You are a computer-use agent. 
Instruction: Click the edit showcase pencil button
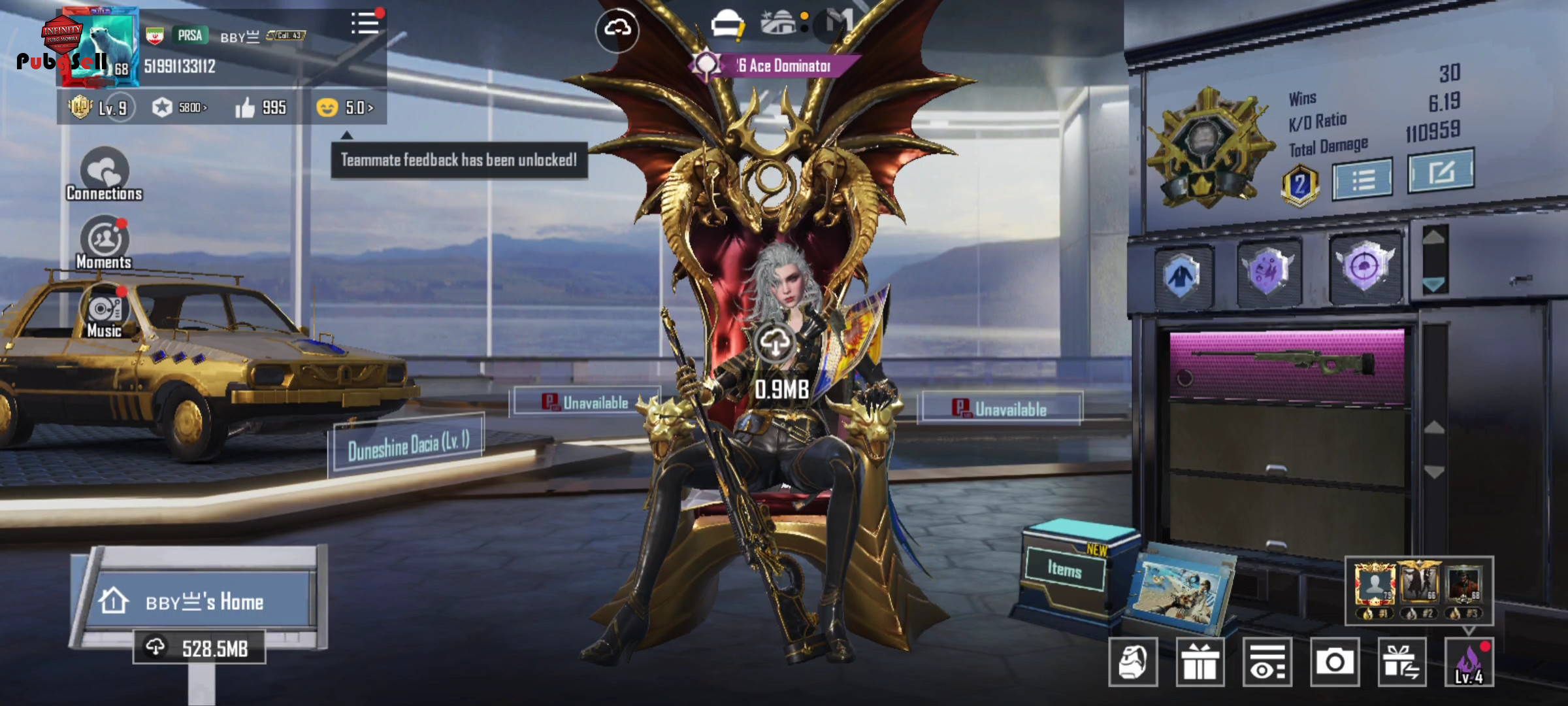1441,172
